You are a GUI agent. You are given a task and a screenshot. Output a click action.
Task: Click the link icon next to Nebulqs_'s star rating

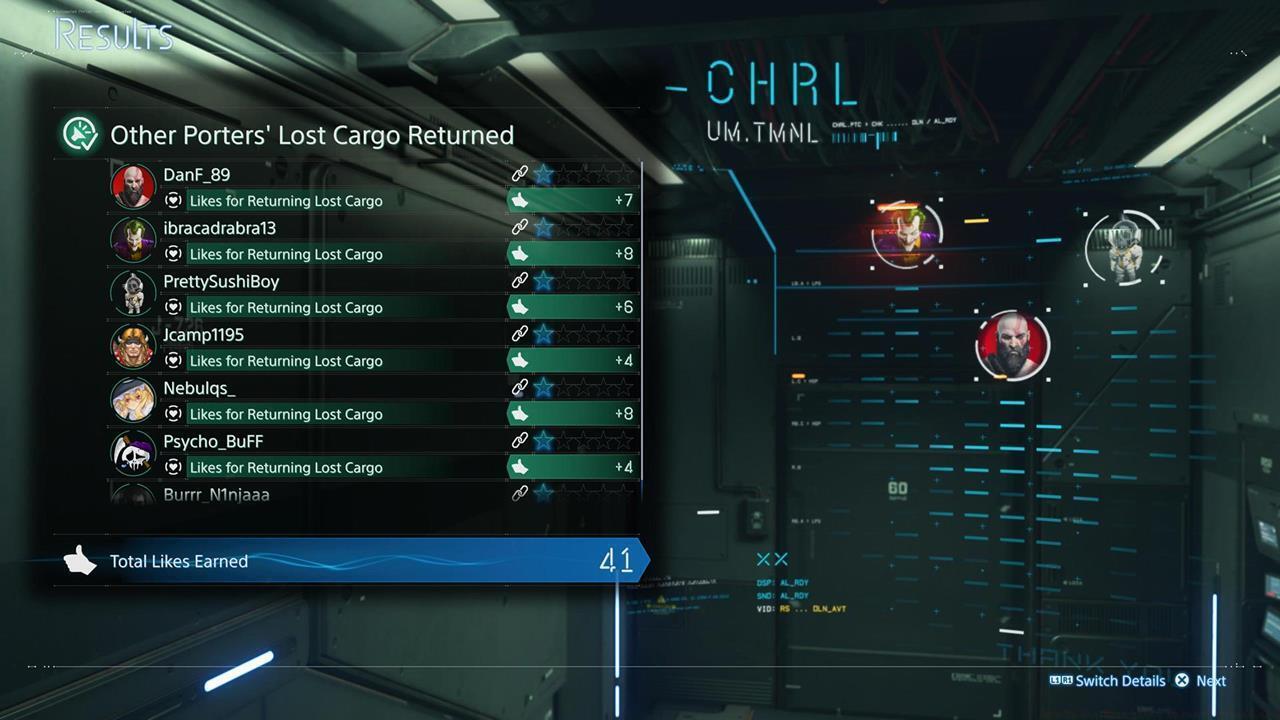click(520, 385)
